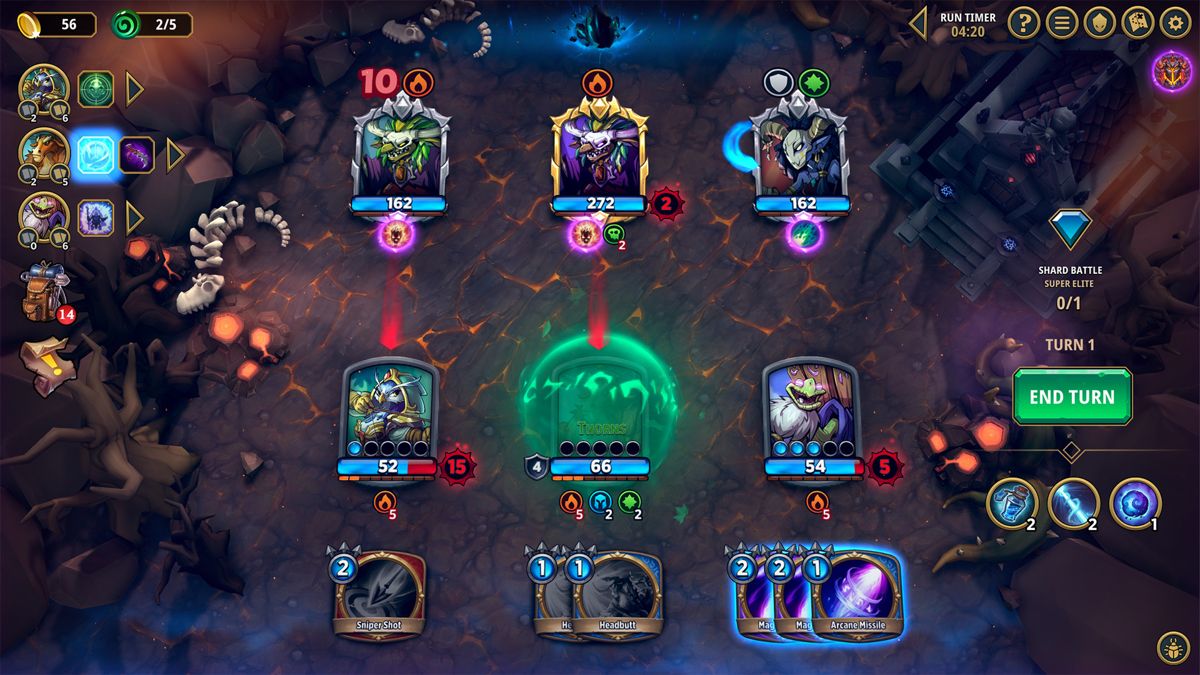
Task: Open the quest scroll with exclamation mark
Action: [x=44, y=355]
